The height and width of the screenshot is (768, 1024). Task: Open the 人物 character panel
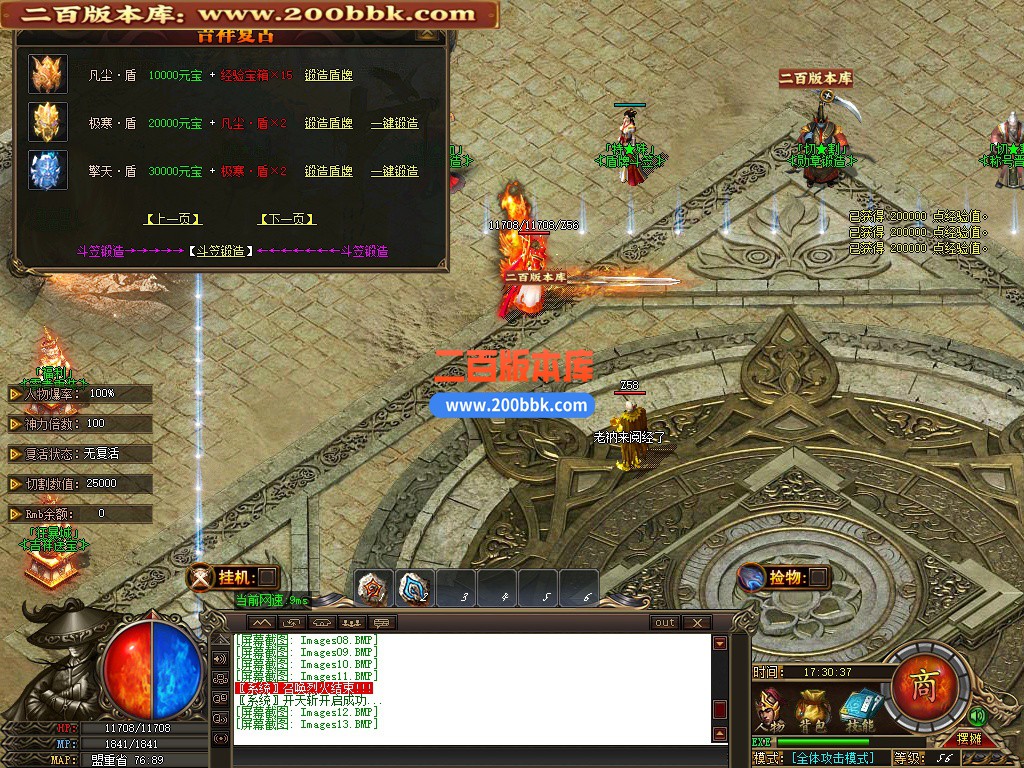click(x=769, y=706)
